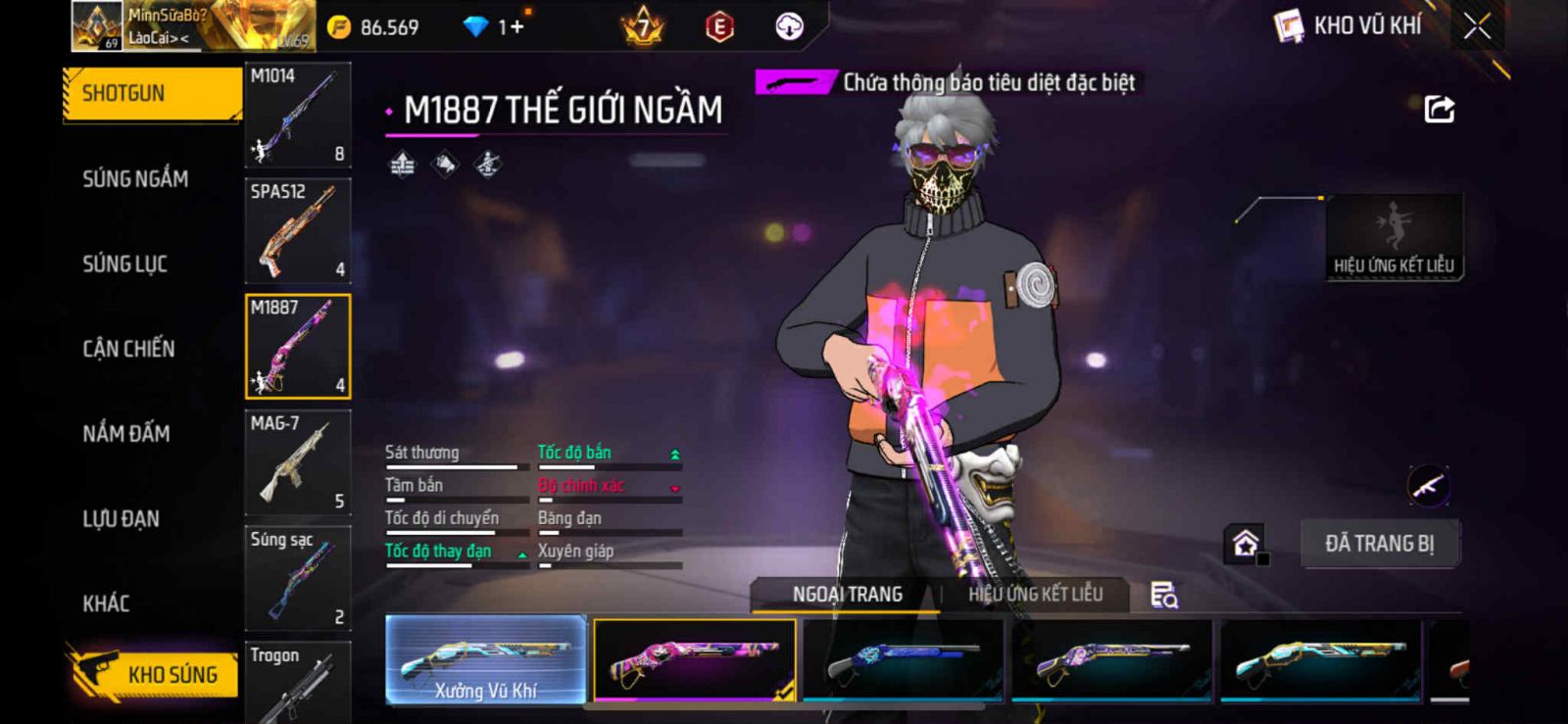Select the Khác category
This screenshot has width=1568, height=724.
click(x=106, y=603)
